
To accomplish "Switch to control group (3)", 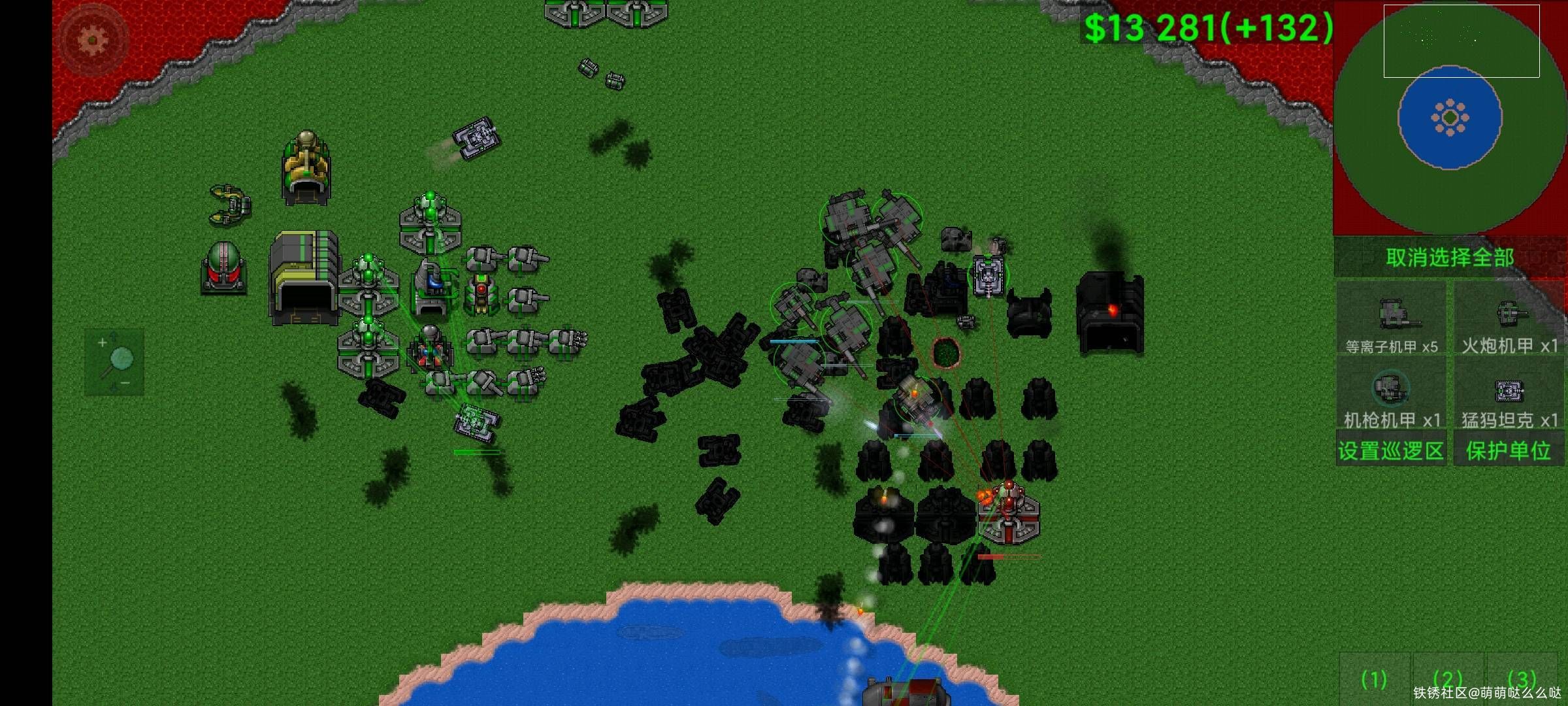I will tap(1521, 680).
